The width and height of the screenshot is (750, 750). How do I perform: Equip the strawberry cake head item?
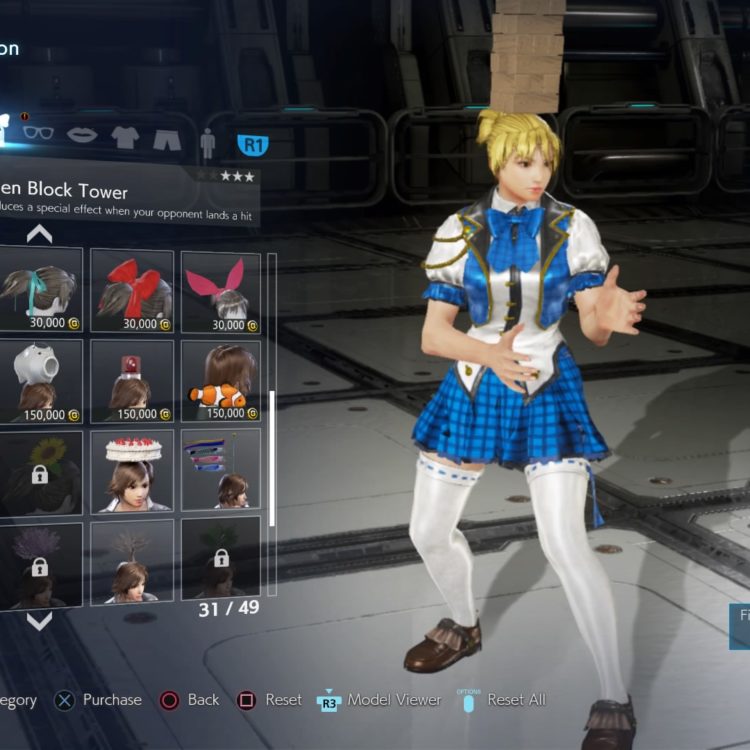point(132,470)
